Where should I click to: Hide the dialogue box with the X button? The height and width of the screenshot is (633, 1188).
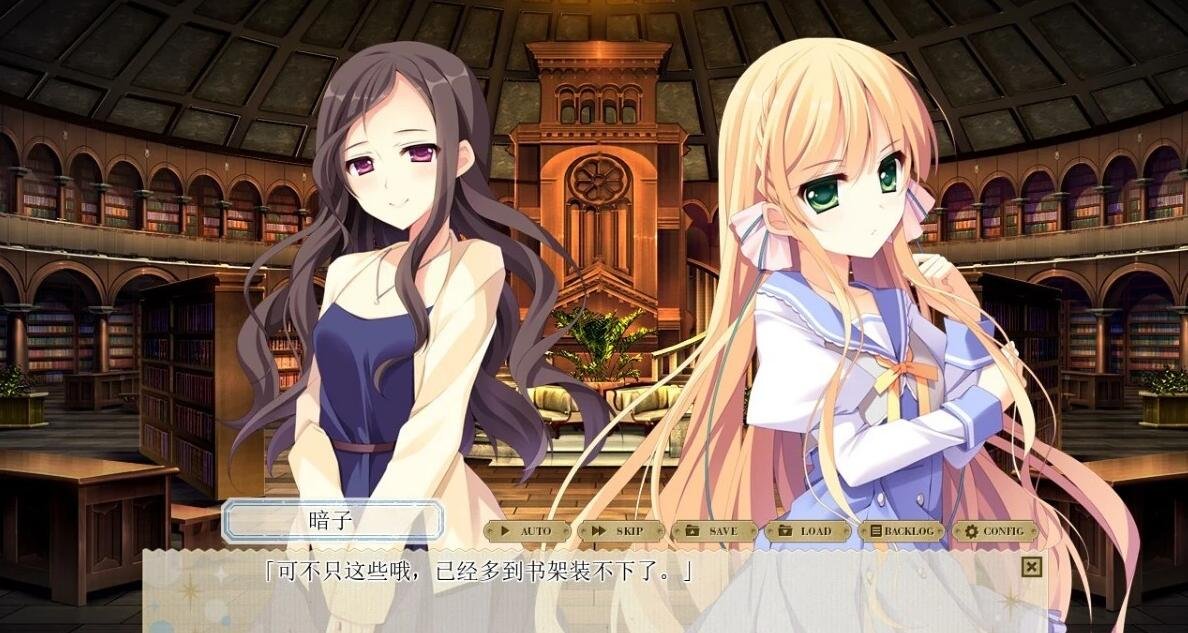pos(1032,568)
